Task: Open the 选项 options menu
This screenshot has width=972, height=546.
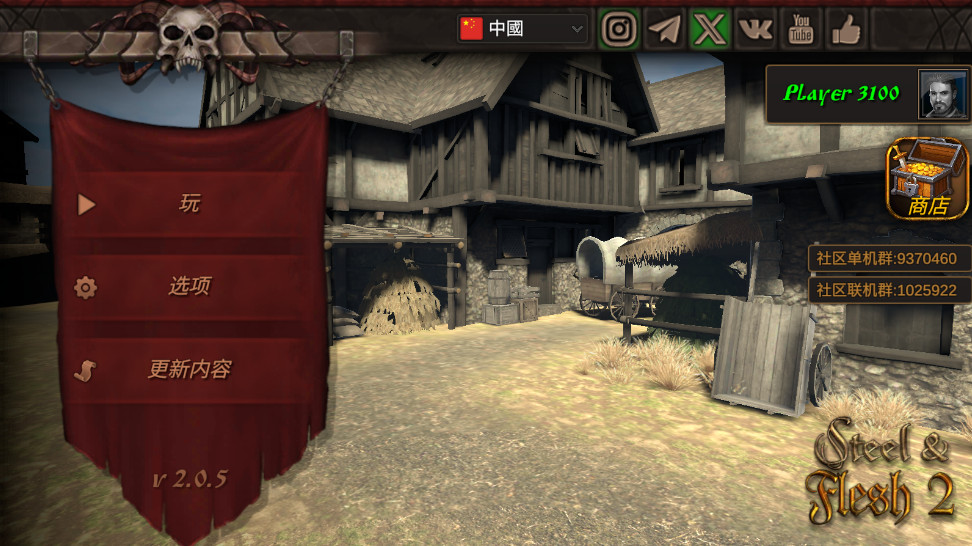Action: (x=190, y=287)
